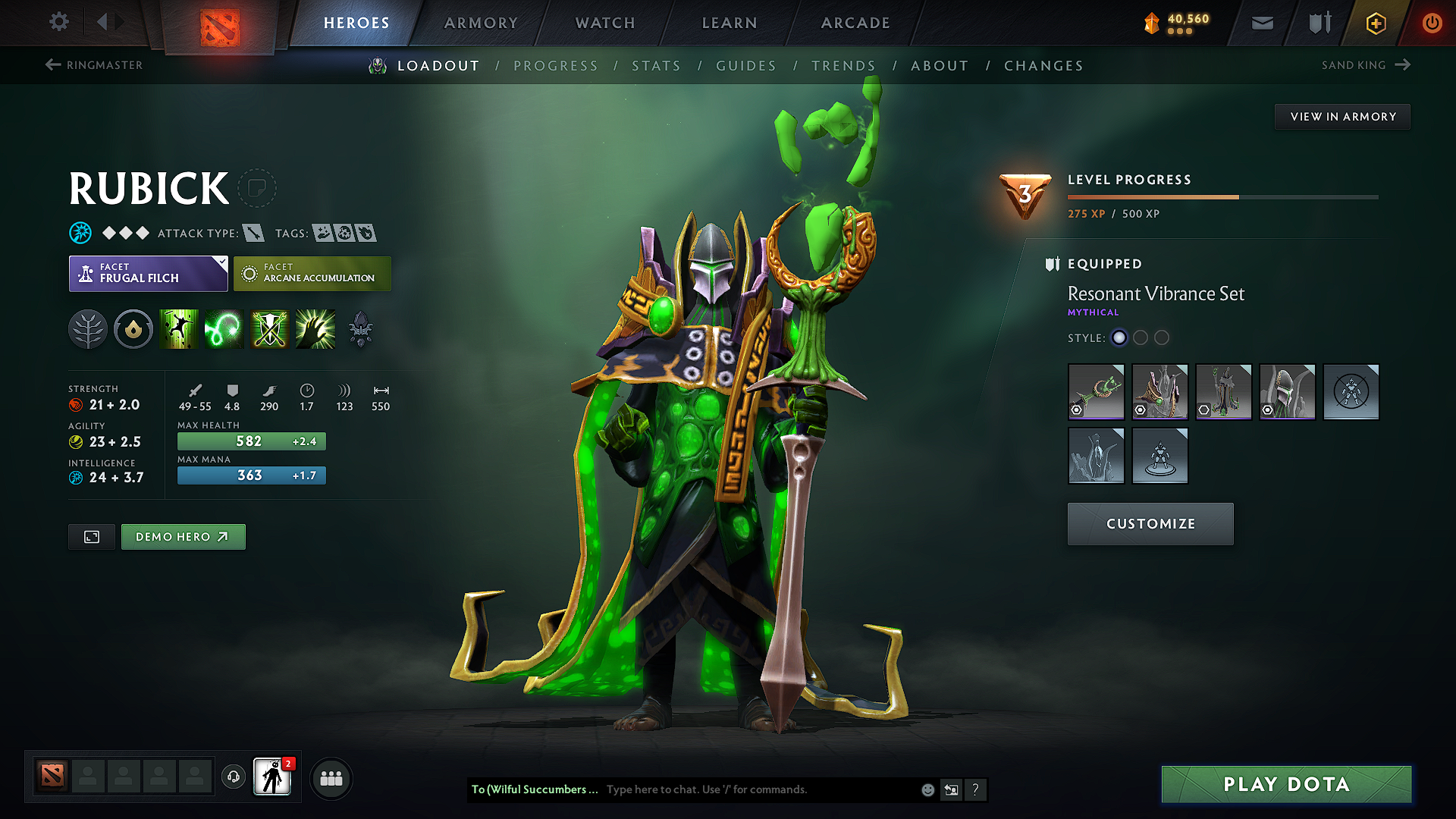Select the Telekinesis ability icon

pyautogui.click(x=179, y=328)
